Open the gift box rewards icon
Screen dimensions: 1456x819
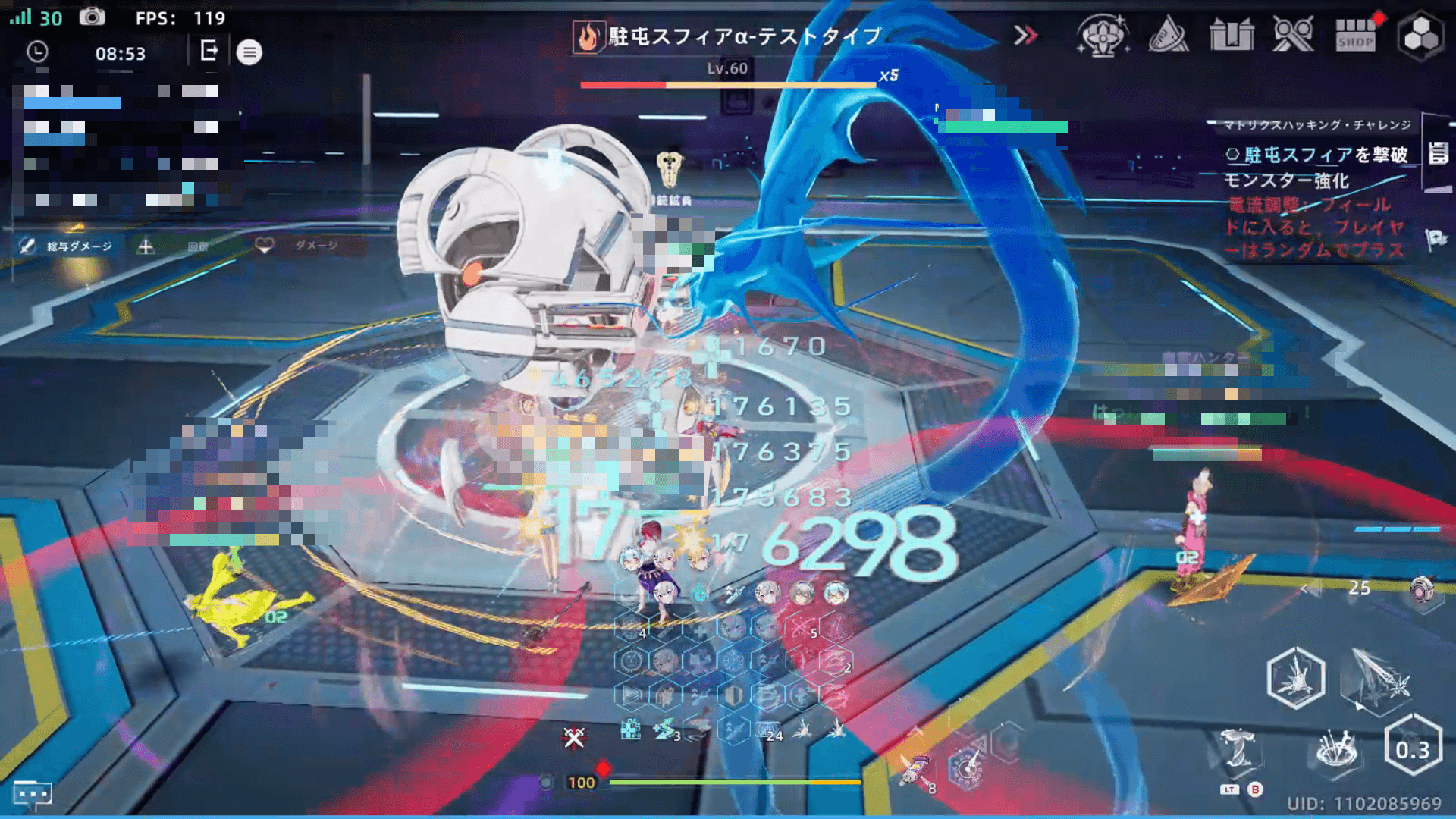coord(1232,35)
